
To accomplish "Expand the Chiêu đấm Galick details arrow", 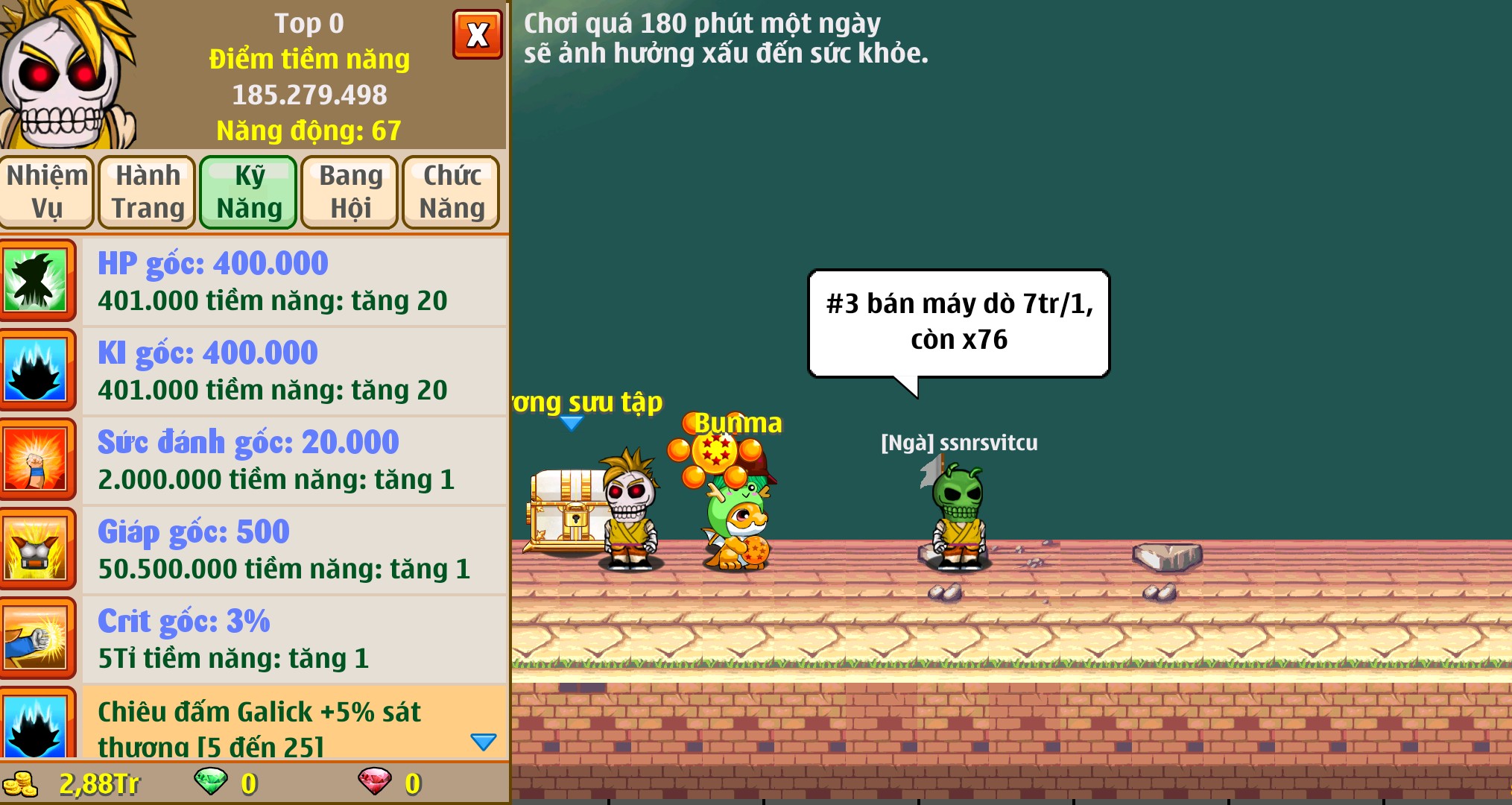I will 484,741.
